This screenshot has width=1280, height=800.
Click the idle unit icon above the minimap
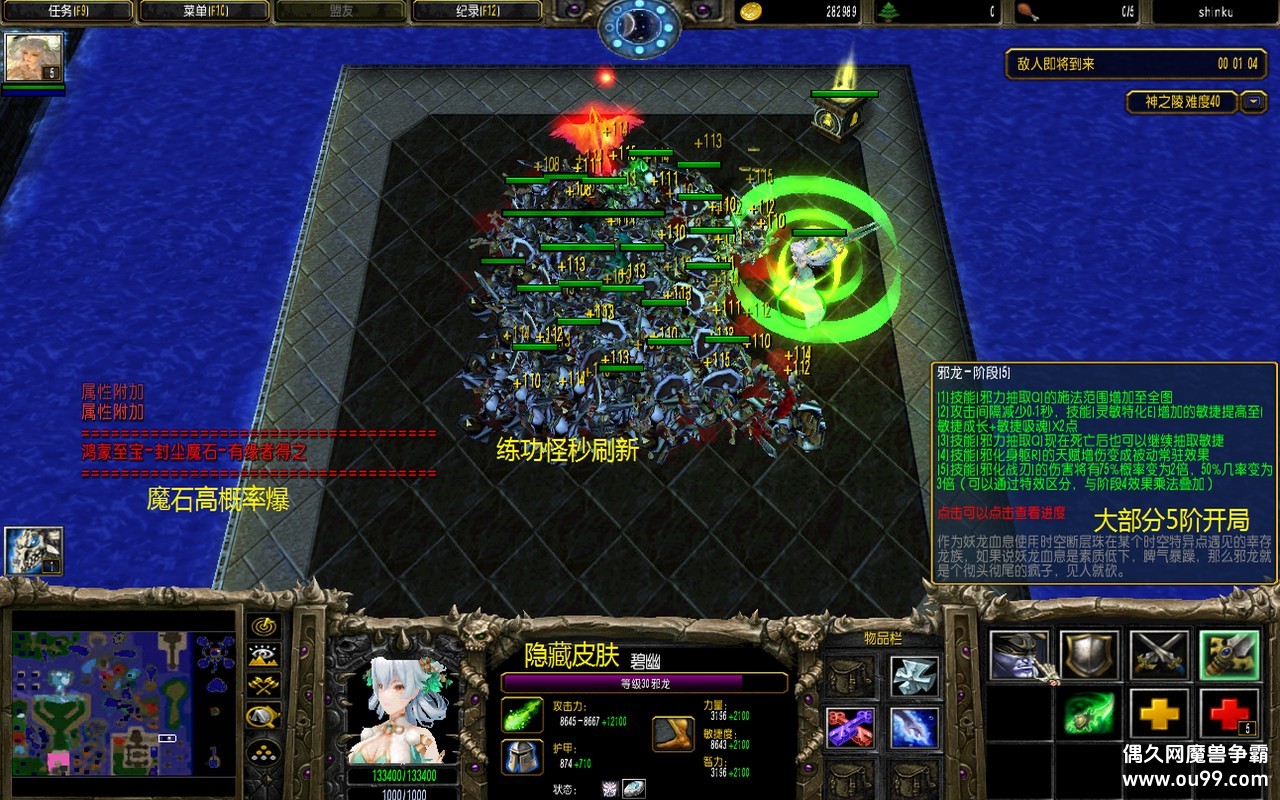tap(34, 551)
